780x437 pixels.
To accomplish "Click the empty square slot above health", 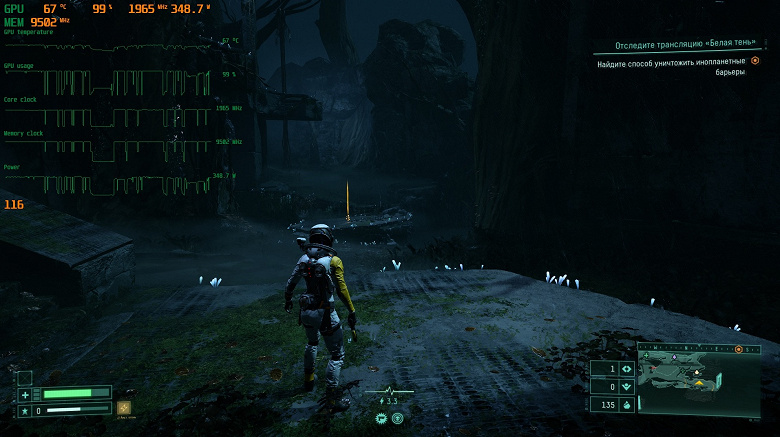I will [x=25, y=378].
